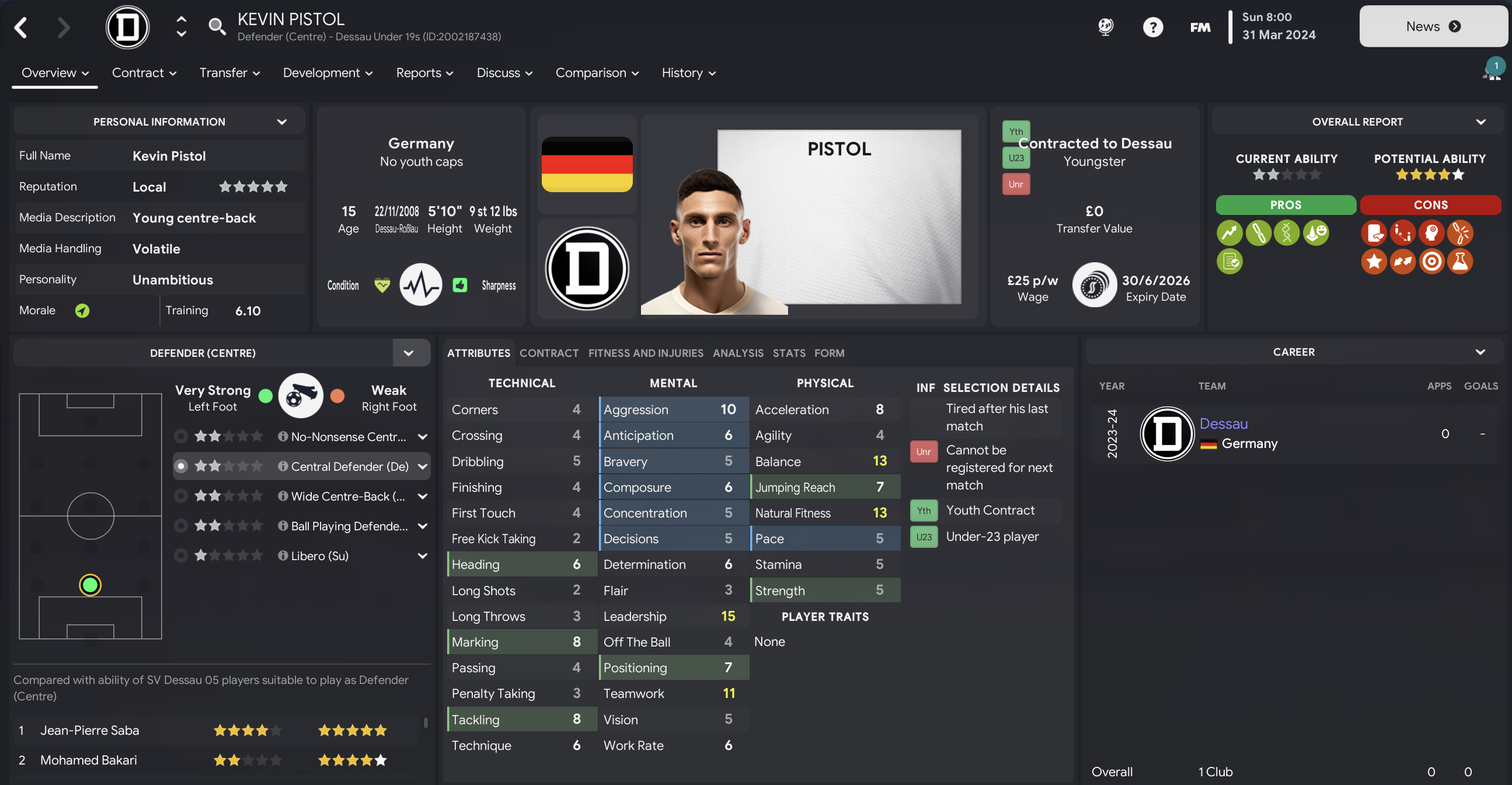Expand the Personal Information panel dropdown
The height and width of the screenshot is (785, 1512).
pos(282,121)
